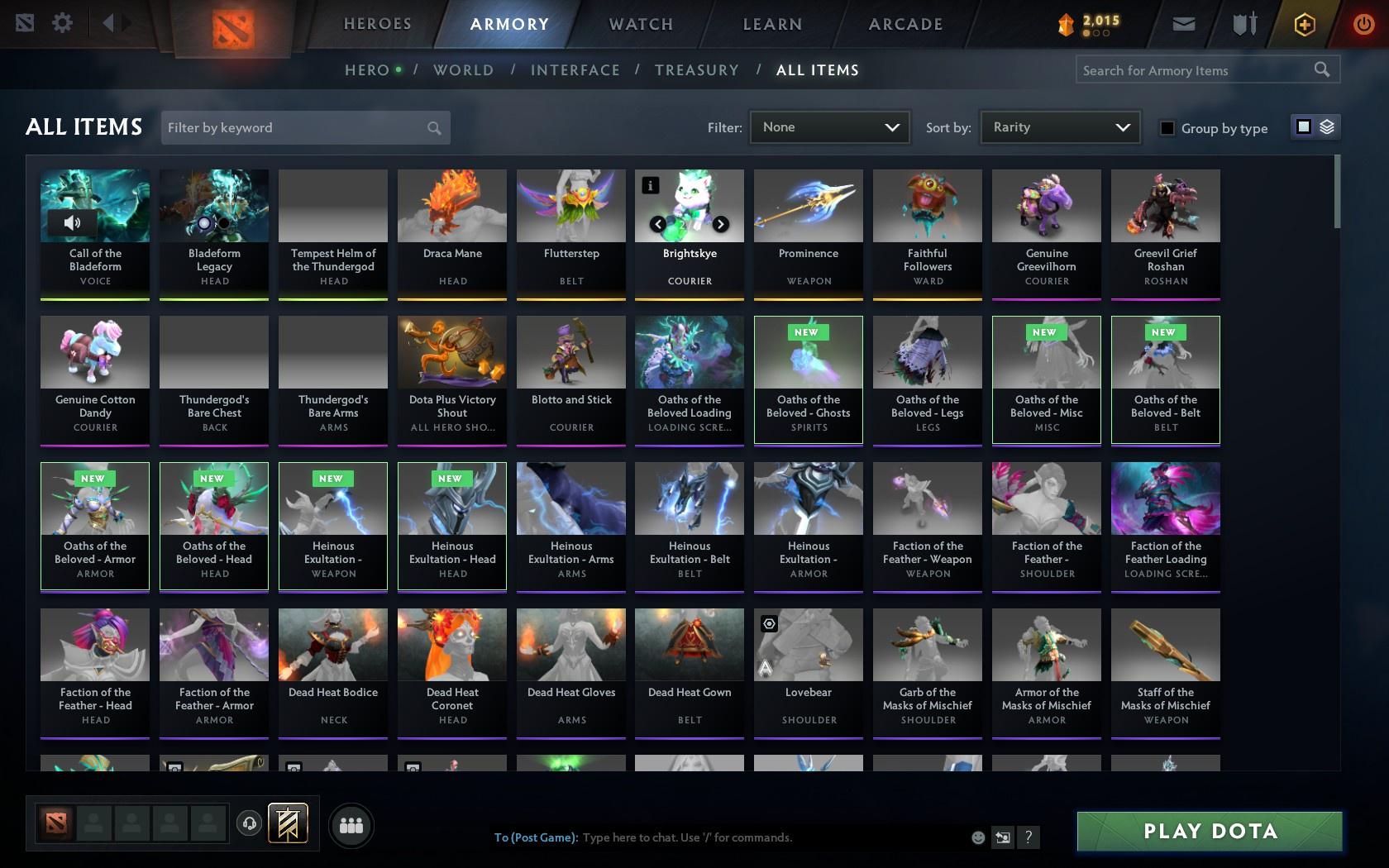The height and width of the screenshot is (868, 1389).
Task: Open the TREASURY section
Action: click(x=697, y=70)
